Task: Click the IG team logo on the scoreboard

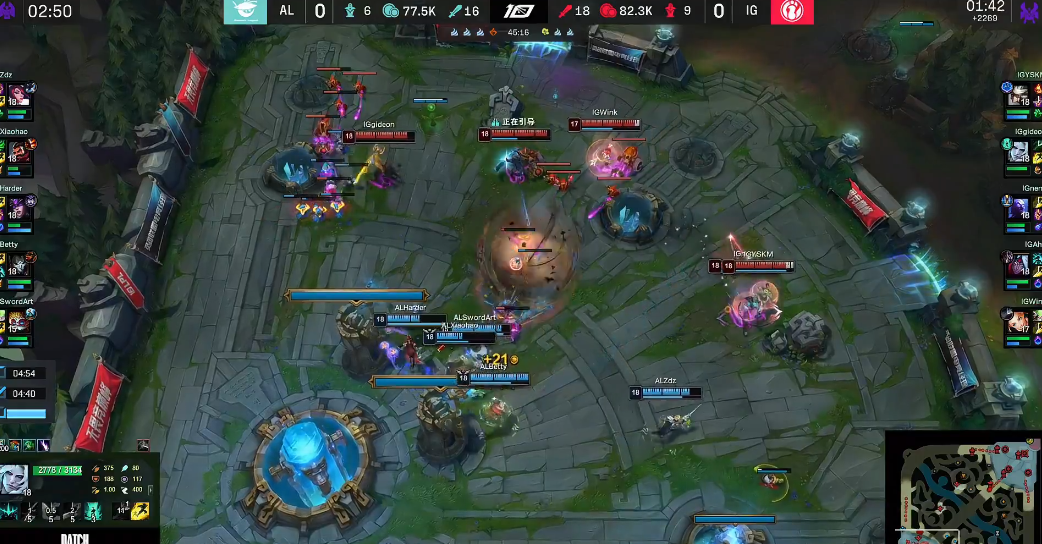Action: [792, 11]
